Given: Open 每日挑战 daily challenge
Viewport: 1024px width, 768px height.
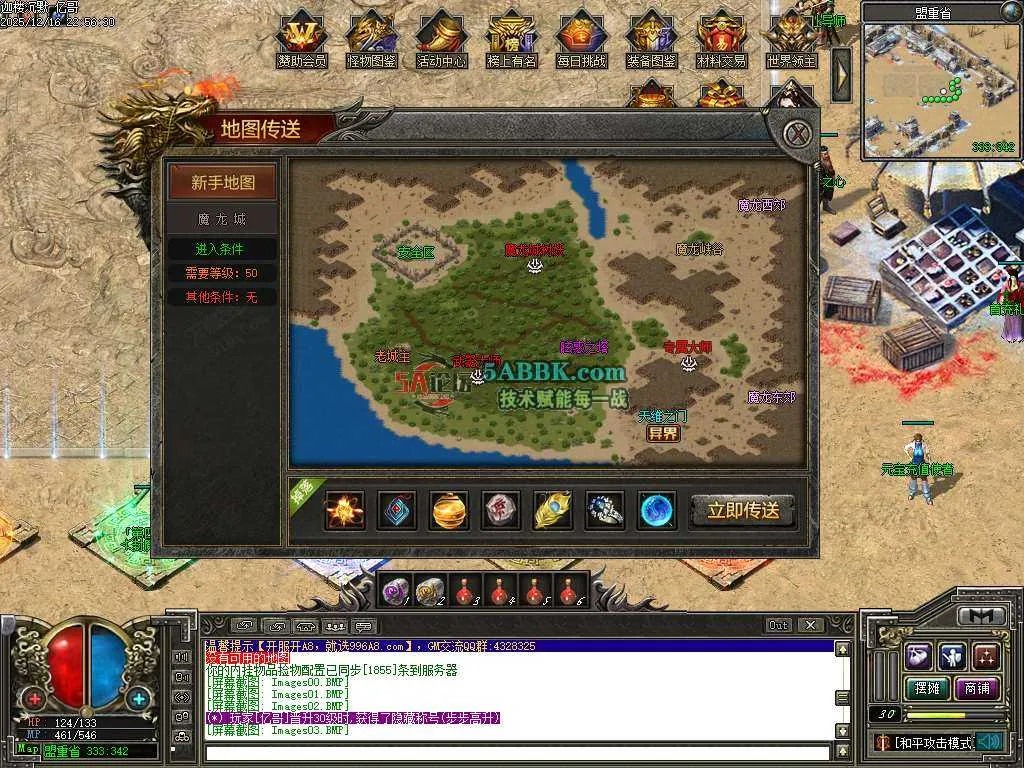Looking at the screenshot, I should point(582,40).
